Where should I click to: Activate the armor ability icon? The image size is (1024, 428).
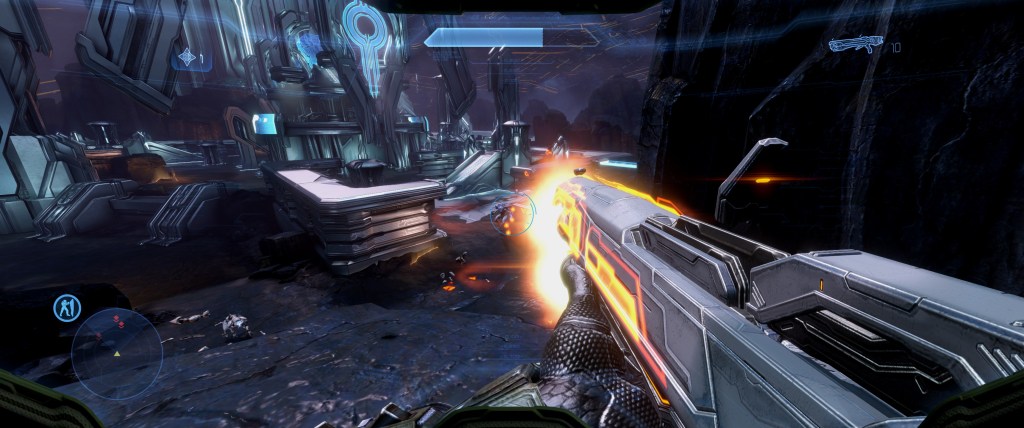tap(68, 308)
